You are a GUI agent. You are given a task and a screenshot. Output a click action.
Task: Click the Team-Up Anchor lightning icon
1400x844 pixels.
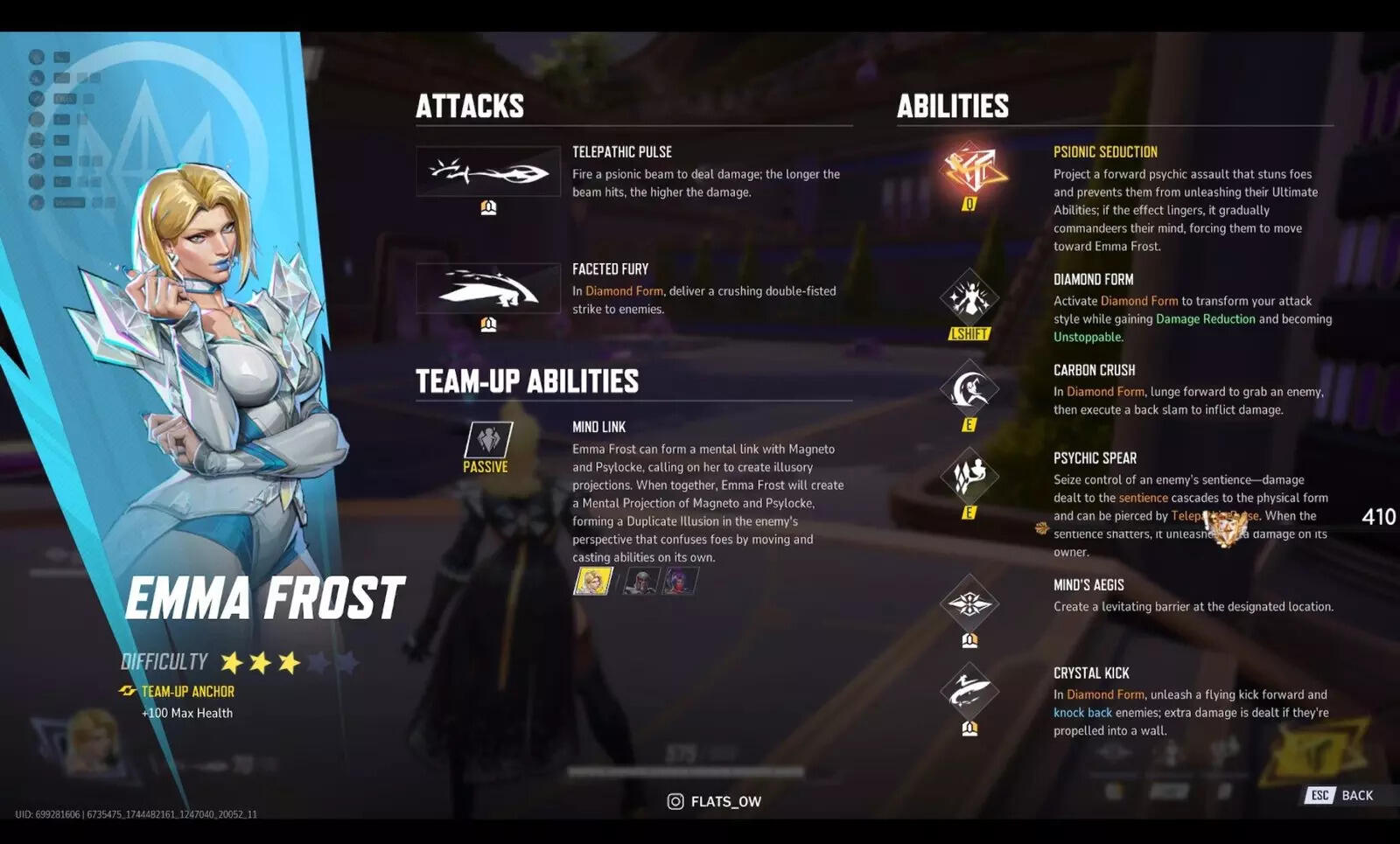pyautogui.click(x=129, y=691)
